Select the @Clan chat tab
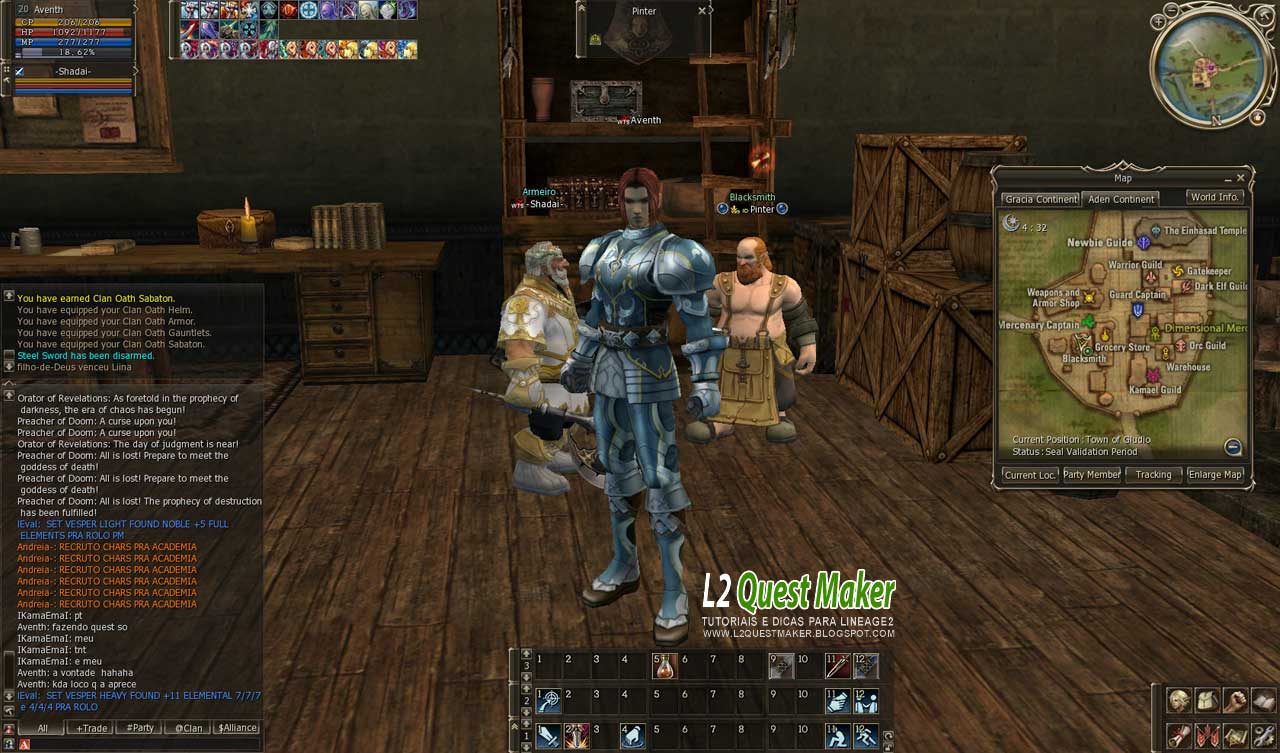The height and width of the screenshot is (753, 1280). (x=188, y=728)
